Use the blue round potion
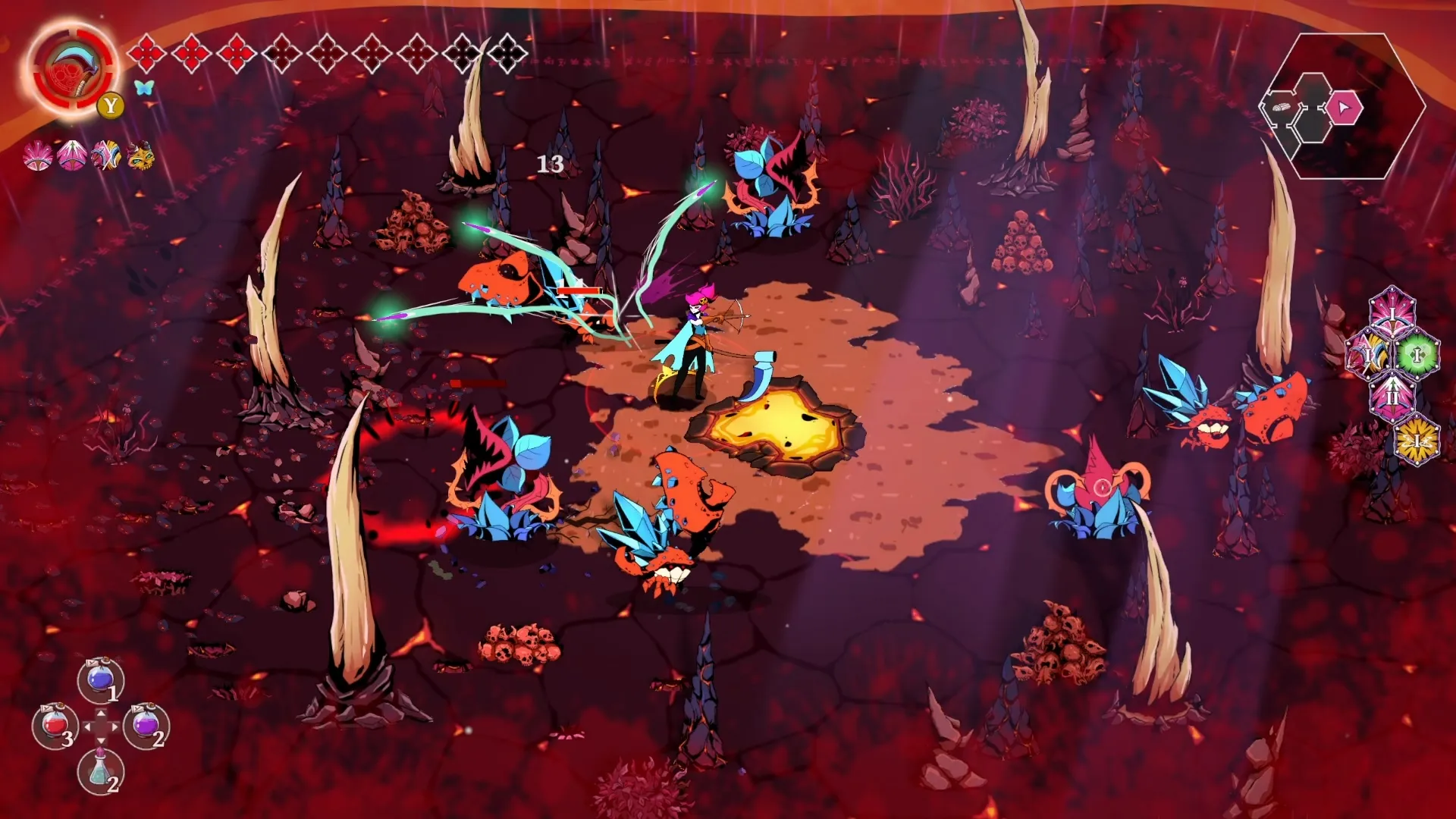The width and height of the screenshot is (1456, 819). click(x=101, y=679)
